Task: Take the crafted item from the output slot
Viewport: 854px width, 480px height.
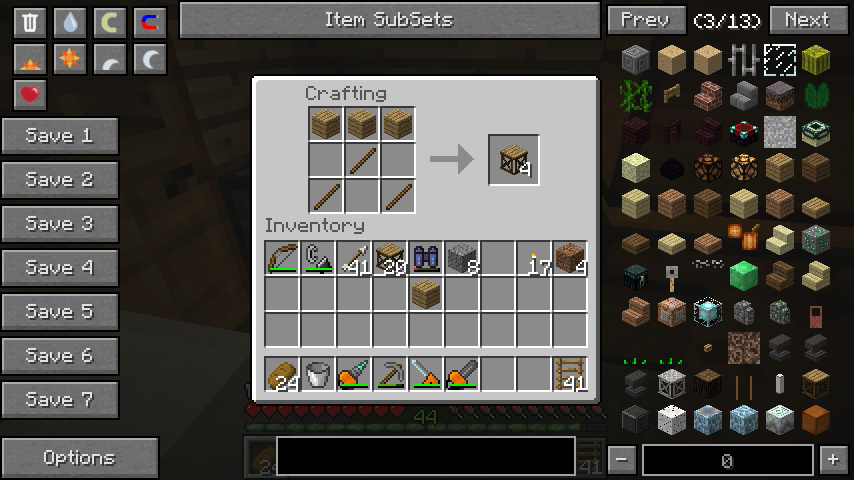Action: pos(514,160)
